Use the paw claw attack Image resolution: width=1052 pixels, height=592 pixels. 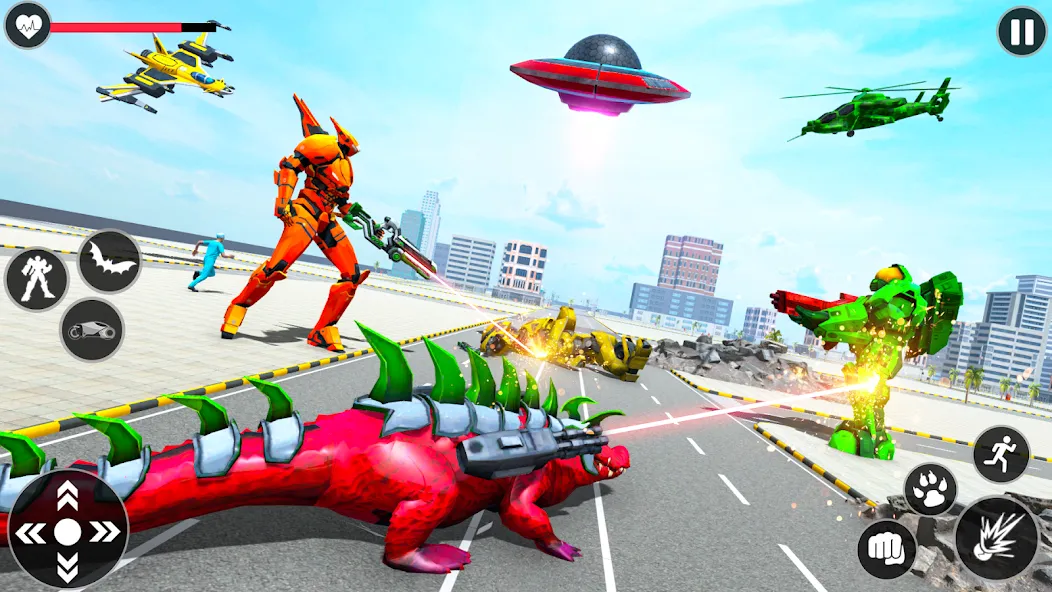(931, 490)
